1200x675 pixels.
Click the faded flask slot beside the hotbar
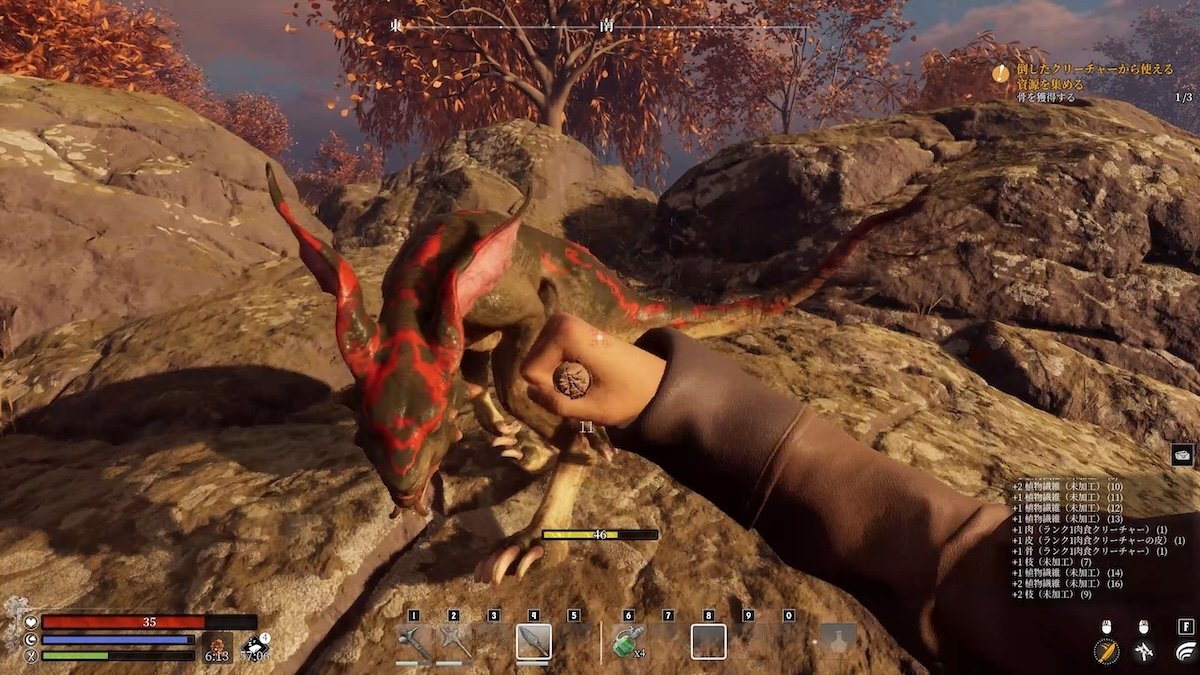838,641
